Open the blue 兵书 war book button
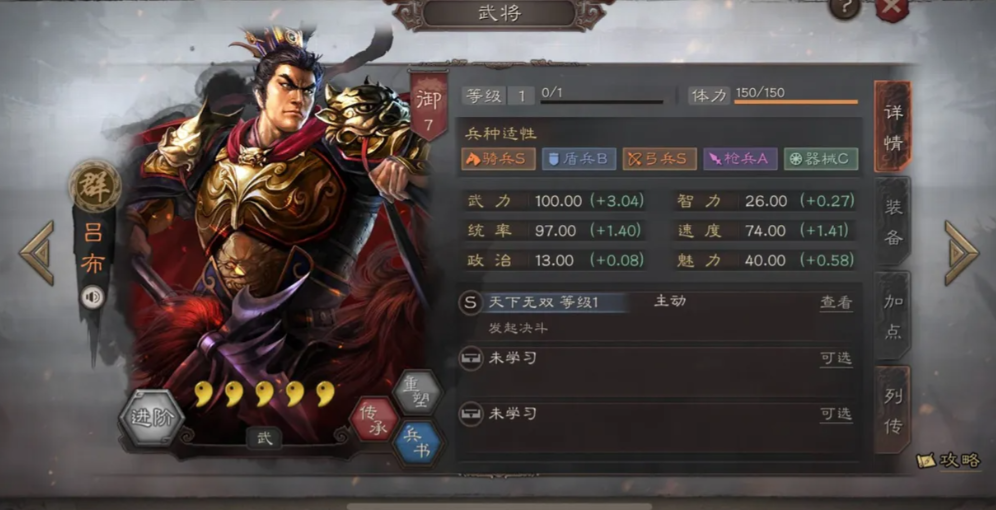996x510 pixels. pos(416,445)
